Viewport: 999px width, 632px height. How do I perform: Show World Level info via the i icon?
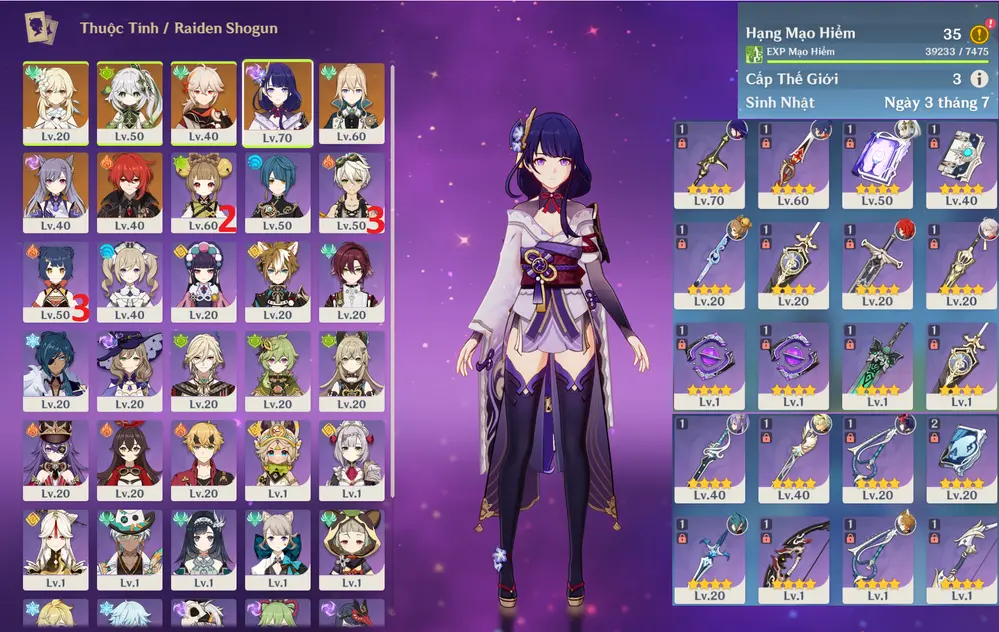(x=979, y=79)
